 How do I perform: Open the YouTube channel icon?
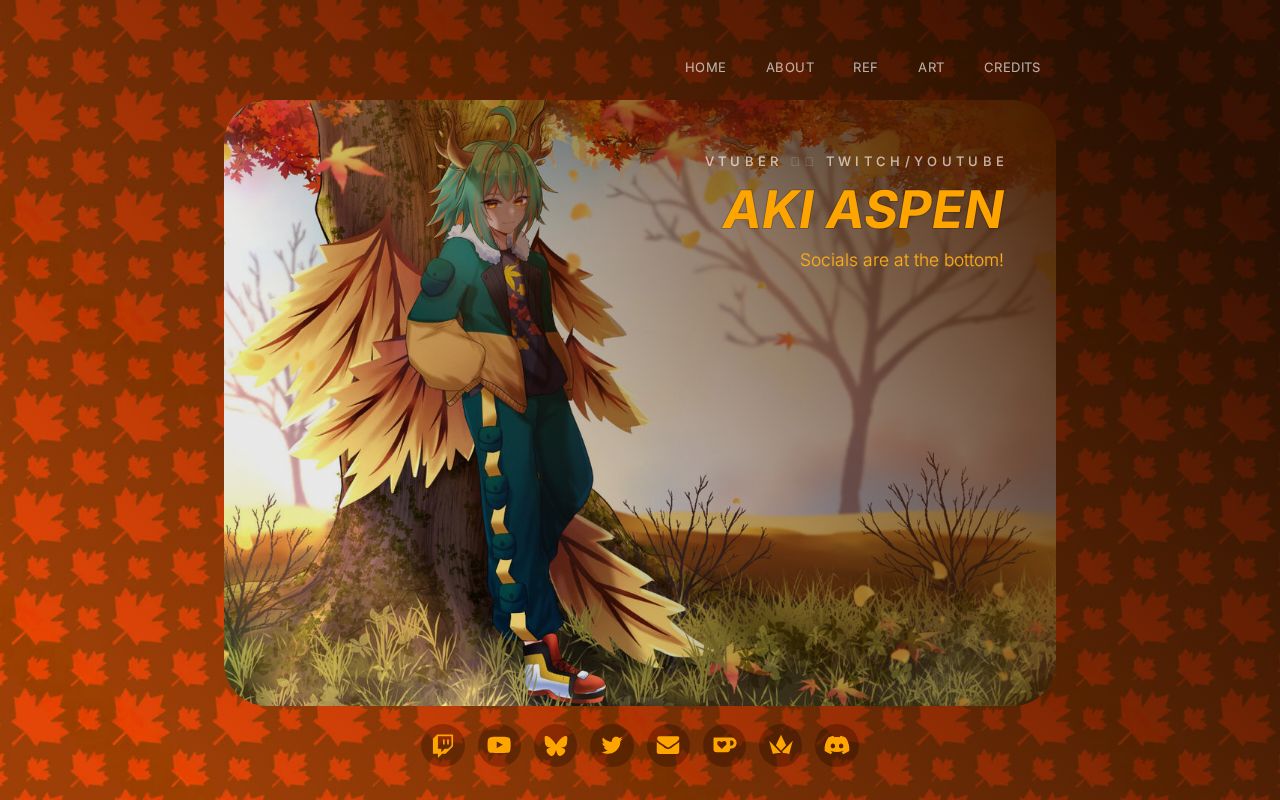[499, 744]
